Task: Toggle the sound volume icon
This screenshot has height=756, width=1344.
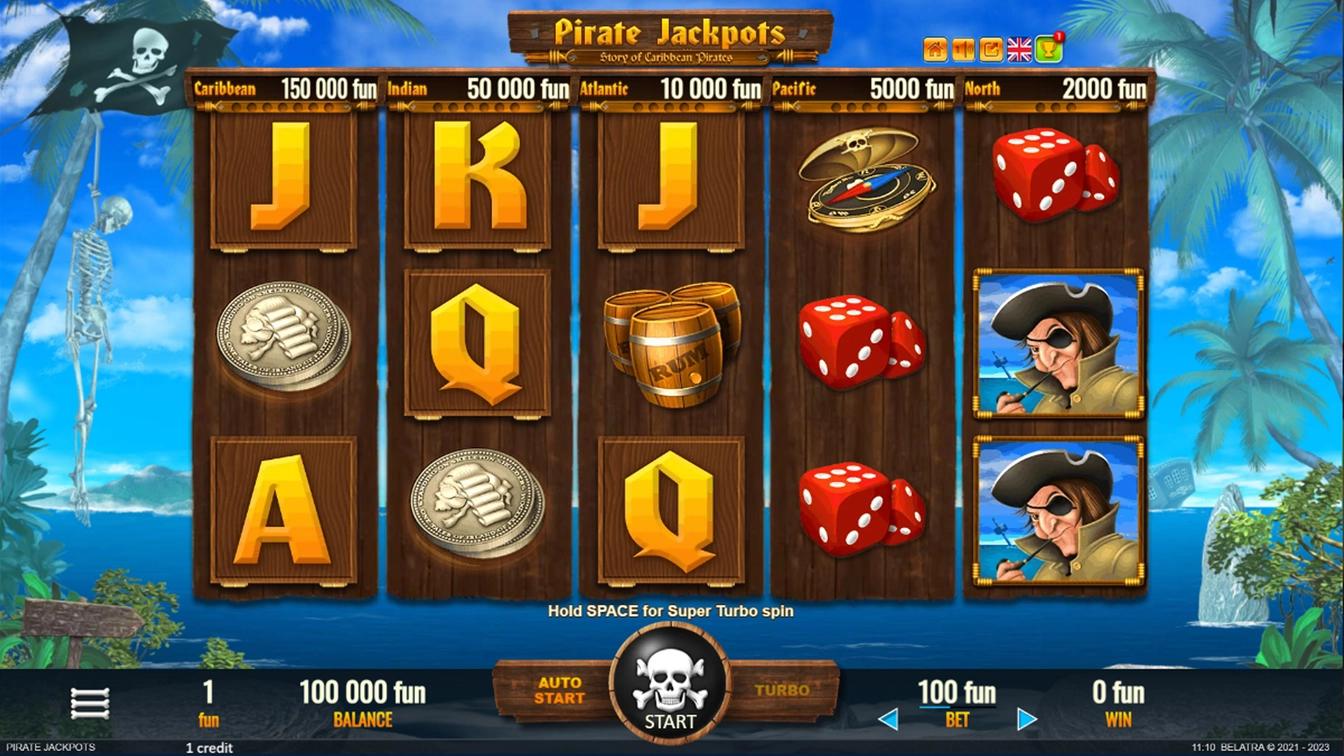Action: click(x=962, y=48)
